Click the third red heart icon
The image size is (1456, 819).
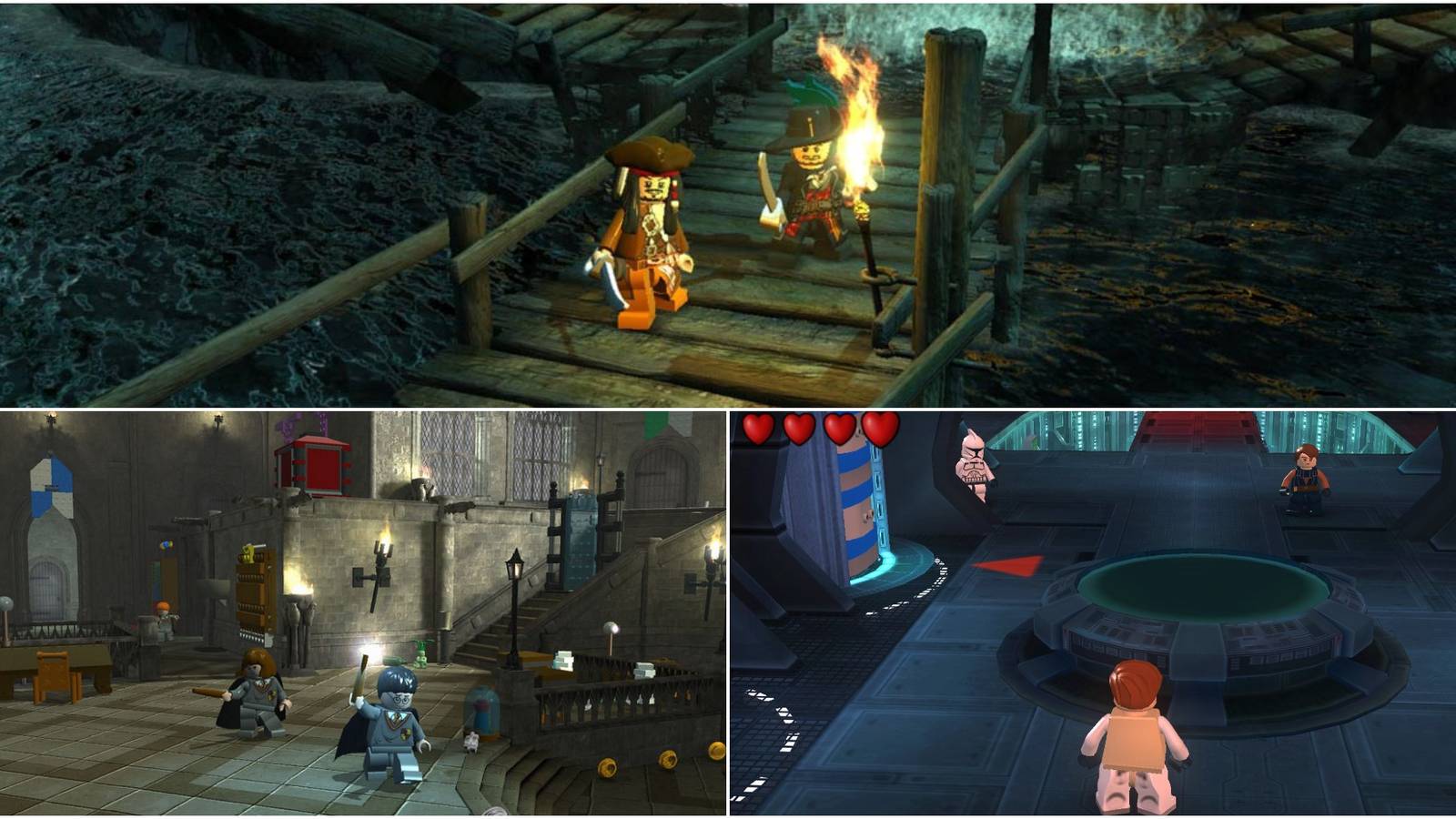[838, 428]
